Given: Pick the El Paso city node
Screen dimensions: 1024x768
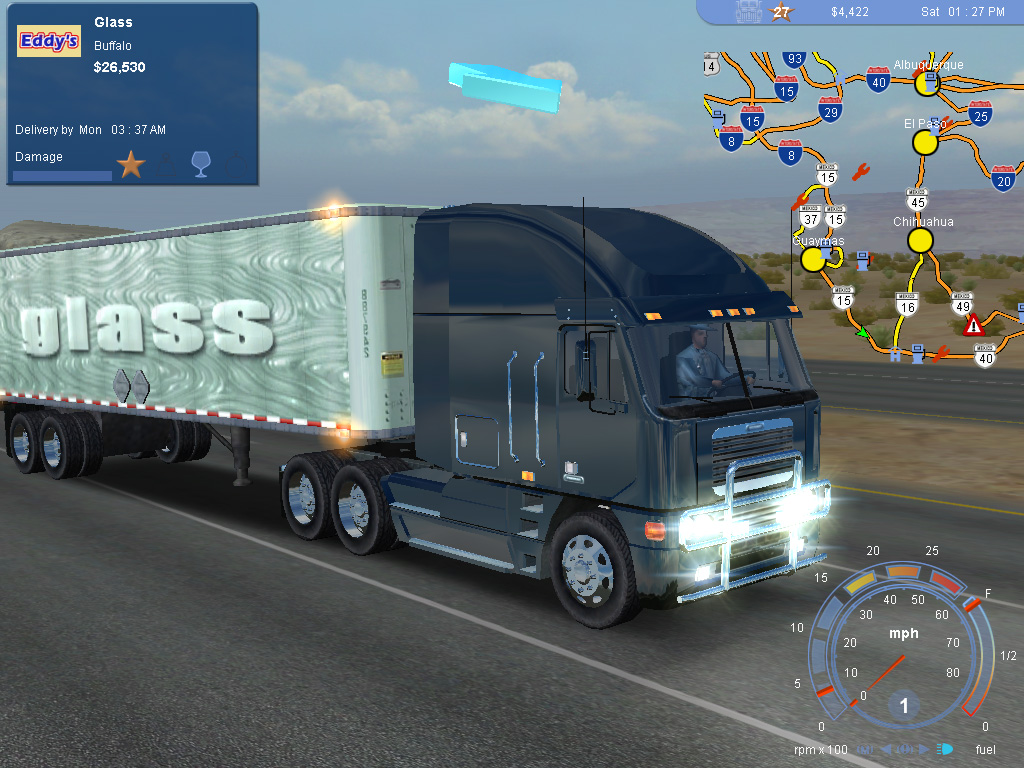Looking at the screenshot, I should coord(926,142).
